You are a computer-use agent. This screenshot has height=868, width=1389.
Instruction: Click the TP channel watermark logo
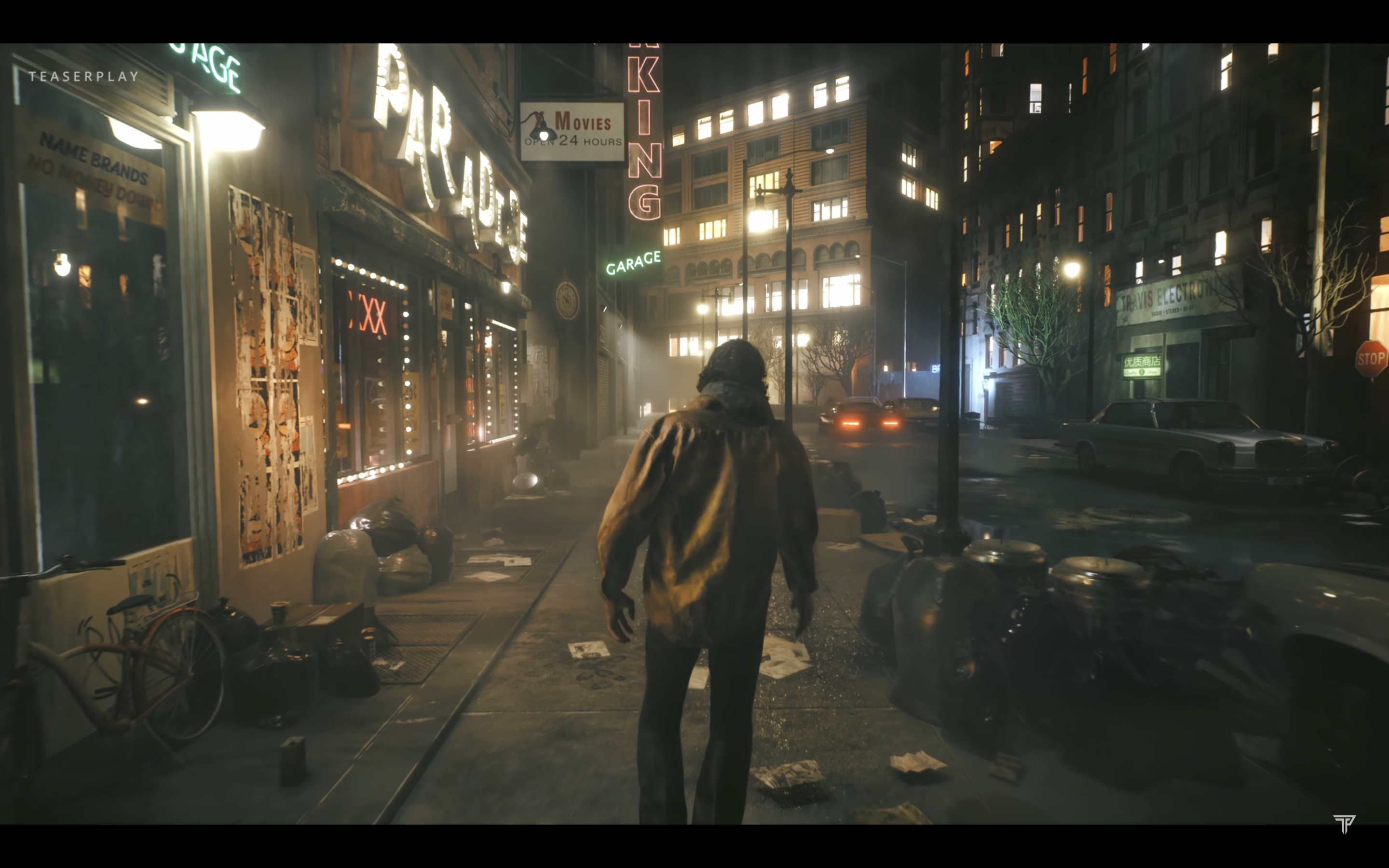coord(1344,823)
